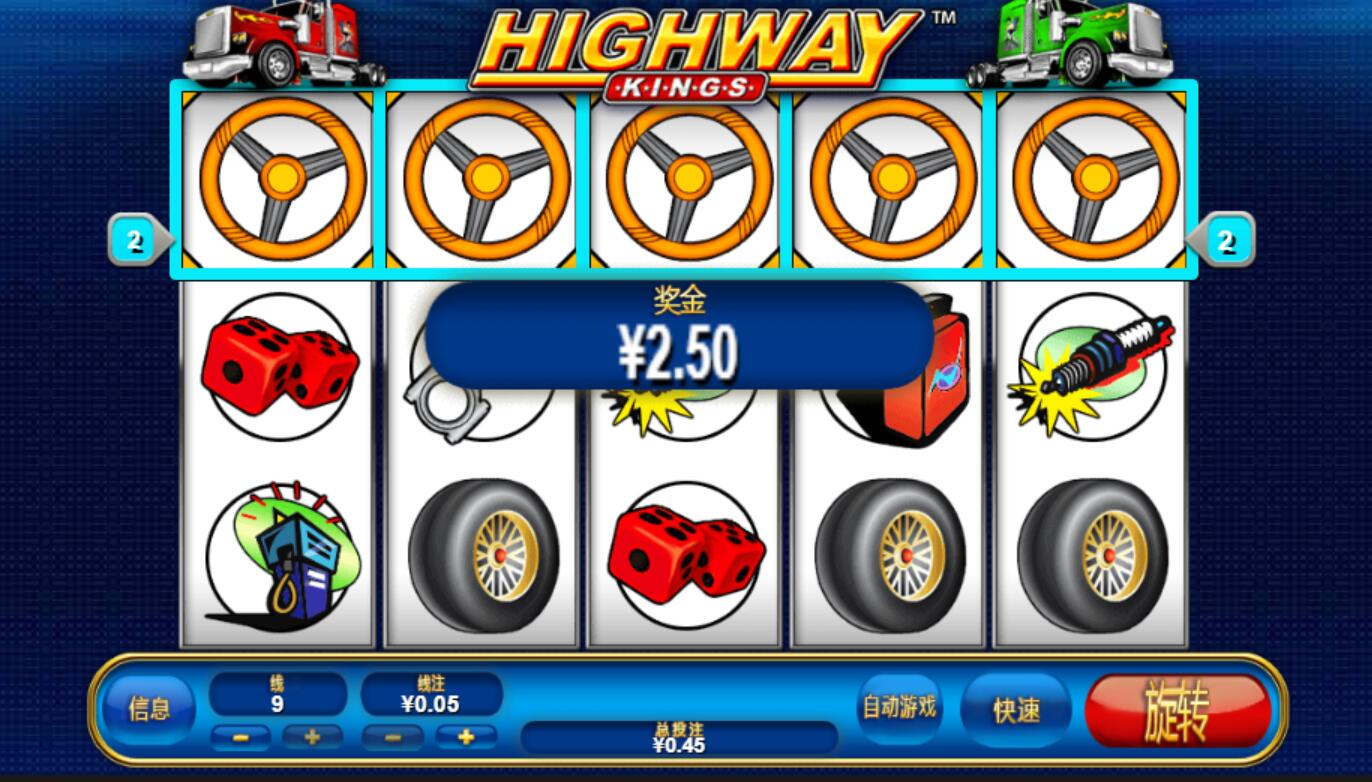Lower the line bet (线注)
This screenshot has height=782, width=1372.
coord(392,738)
